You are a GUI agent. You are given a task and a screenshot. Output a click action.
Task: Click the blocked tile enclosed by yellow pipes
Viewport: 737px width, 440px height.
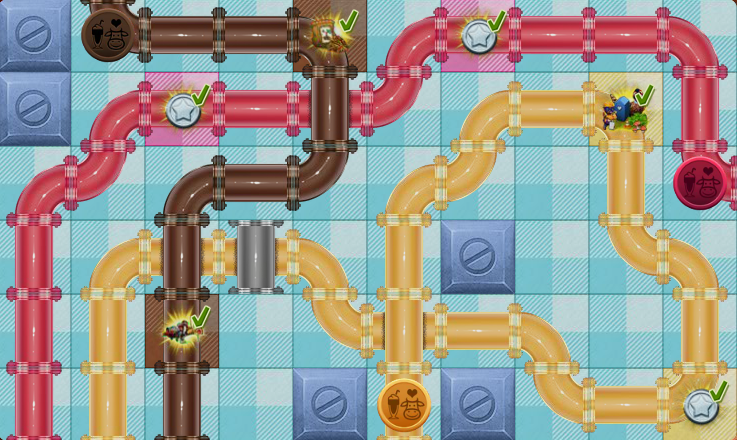pyautogui.click(x=478, y=257)
